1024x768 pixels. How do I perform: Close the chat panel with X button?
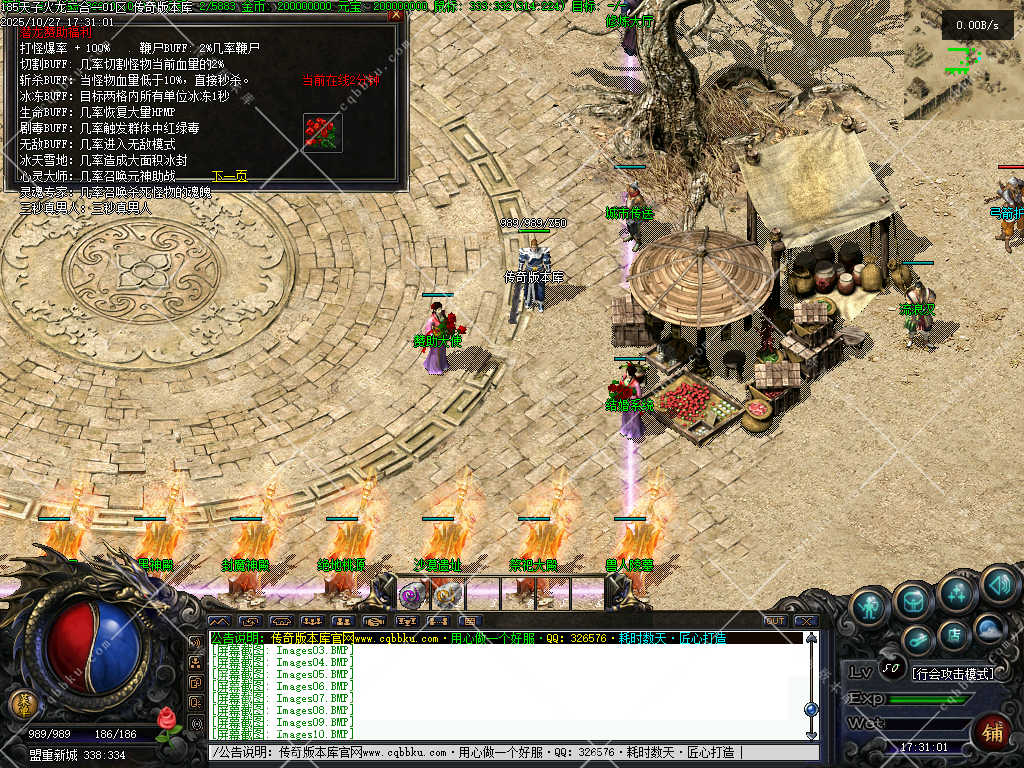click(808, 621)
